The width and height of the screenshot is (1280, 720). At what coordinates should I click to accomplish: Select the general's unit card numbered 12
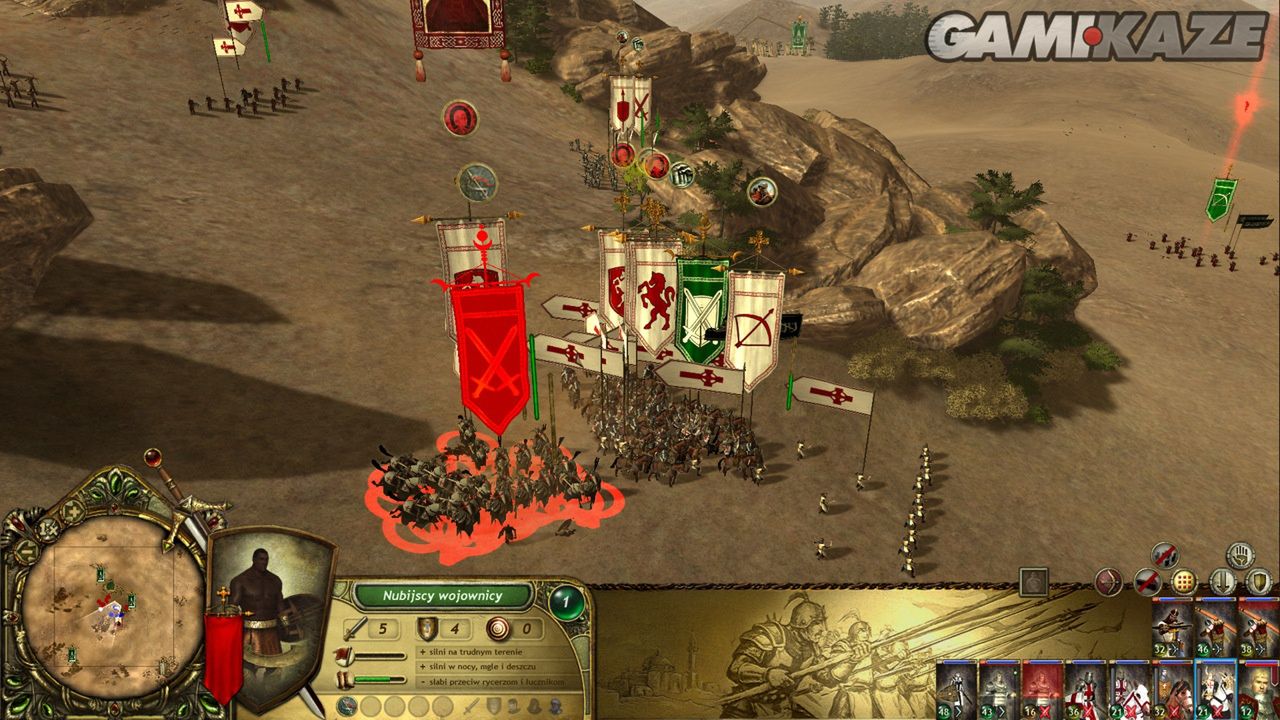tap(1259, 689)
